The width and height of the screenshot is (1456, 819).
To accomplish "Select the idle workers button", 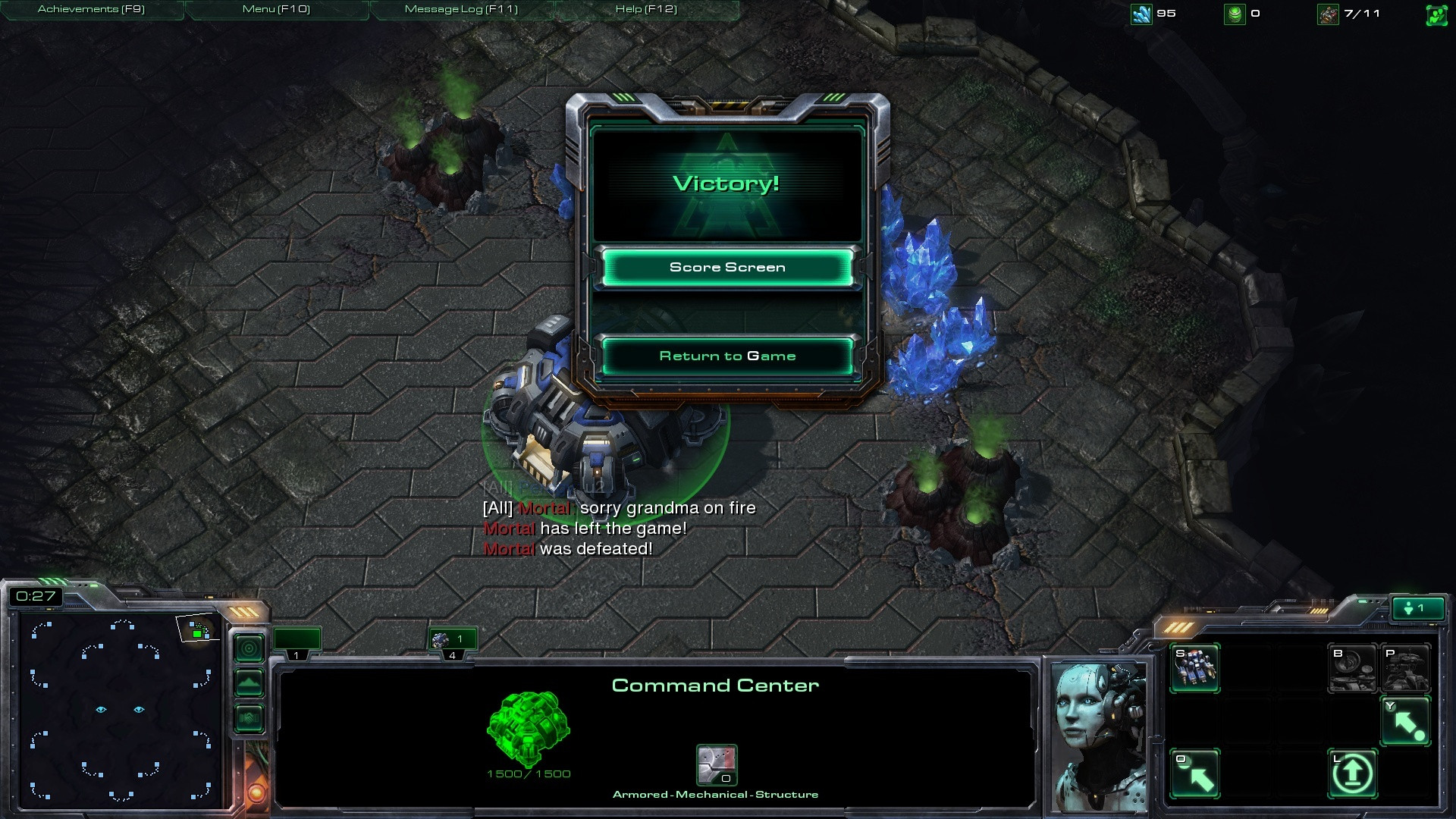I will click(x=1415, y=608).
